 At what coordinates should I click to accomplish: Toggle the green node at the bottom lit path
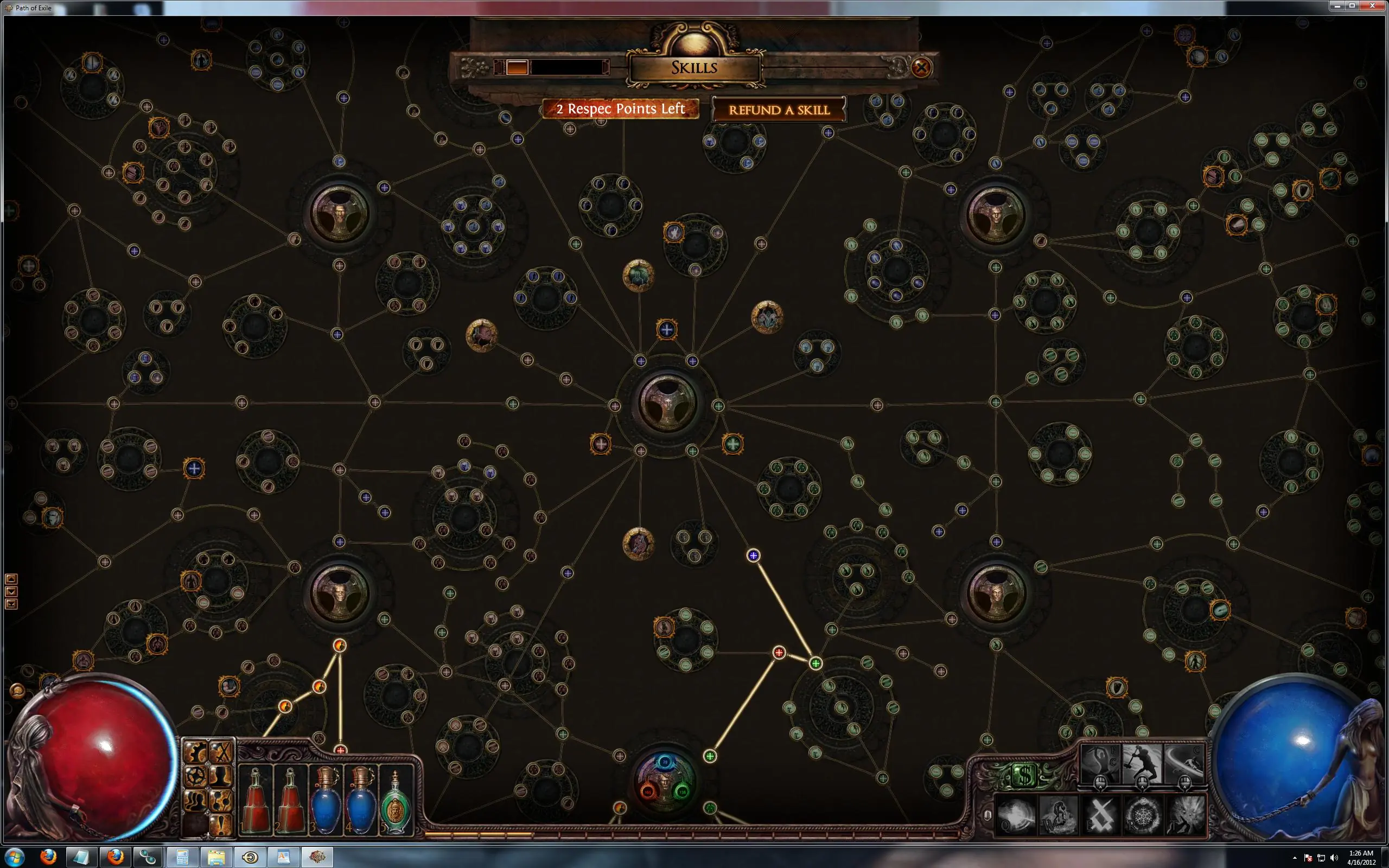click(710, 756)
